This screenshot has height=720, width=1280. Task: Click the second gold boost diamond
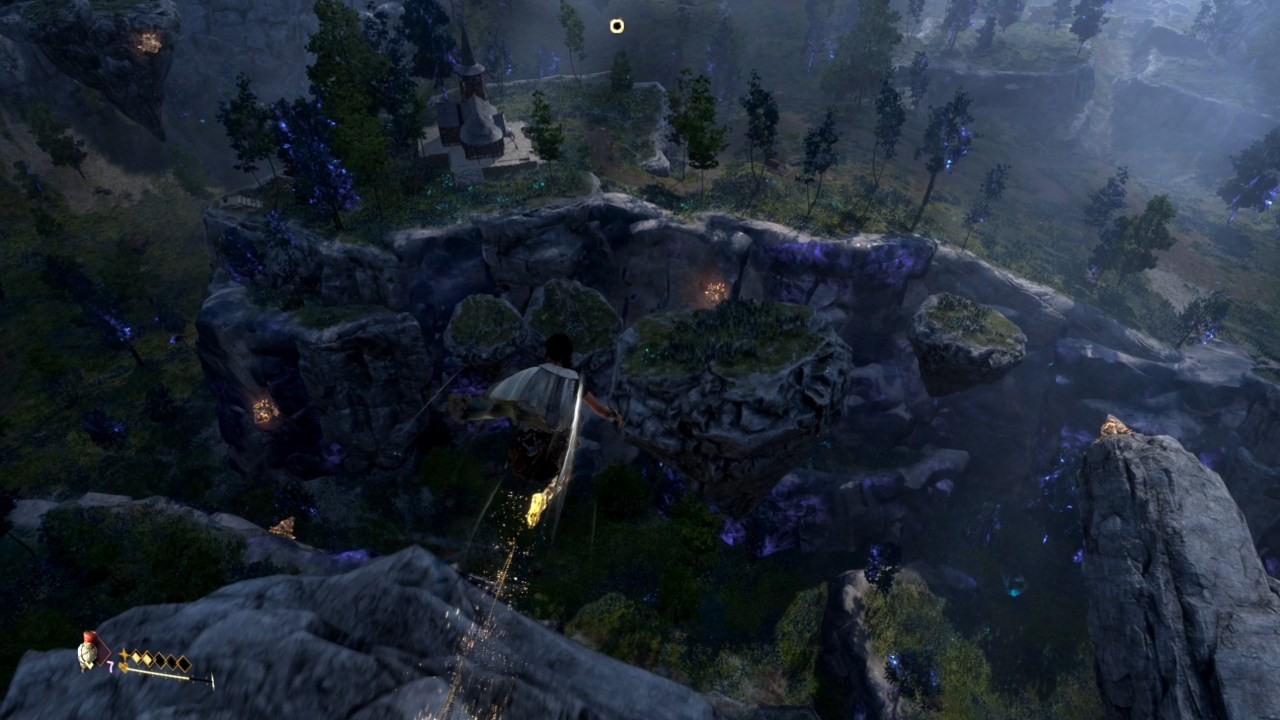147,658
